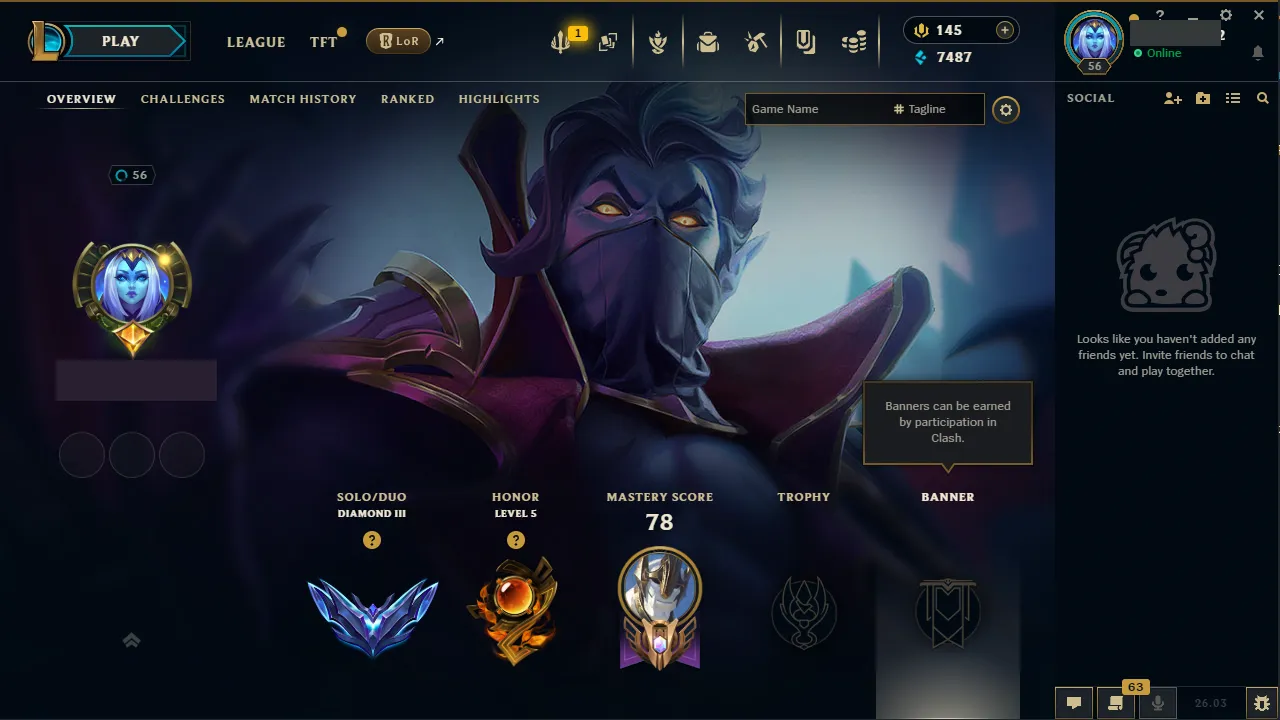
Task: Open the notifications bell
Action: click(x=1258, y=53)
